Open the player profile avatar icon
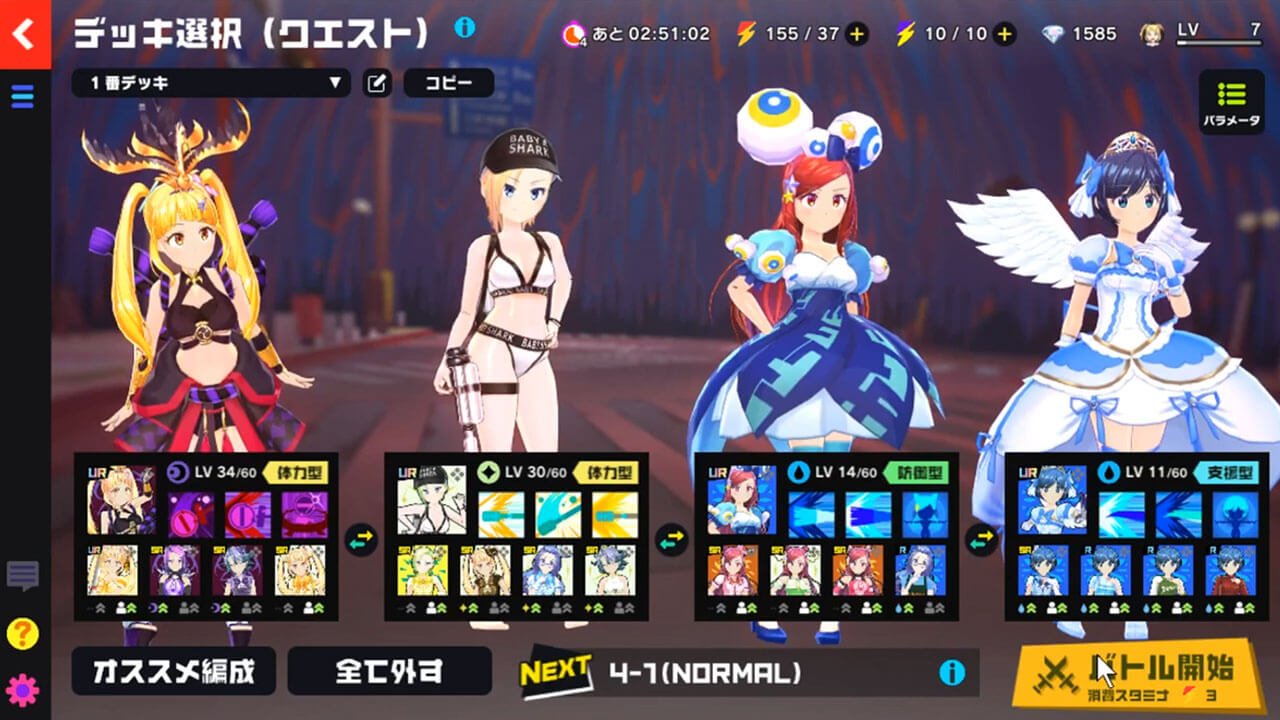 coord(1152,34)
